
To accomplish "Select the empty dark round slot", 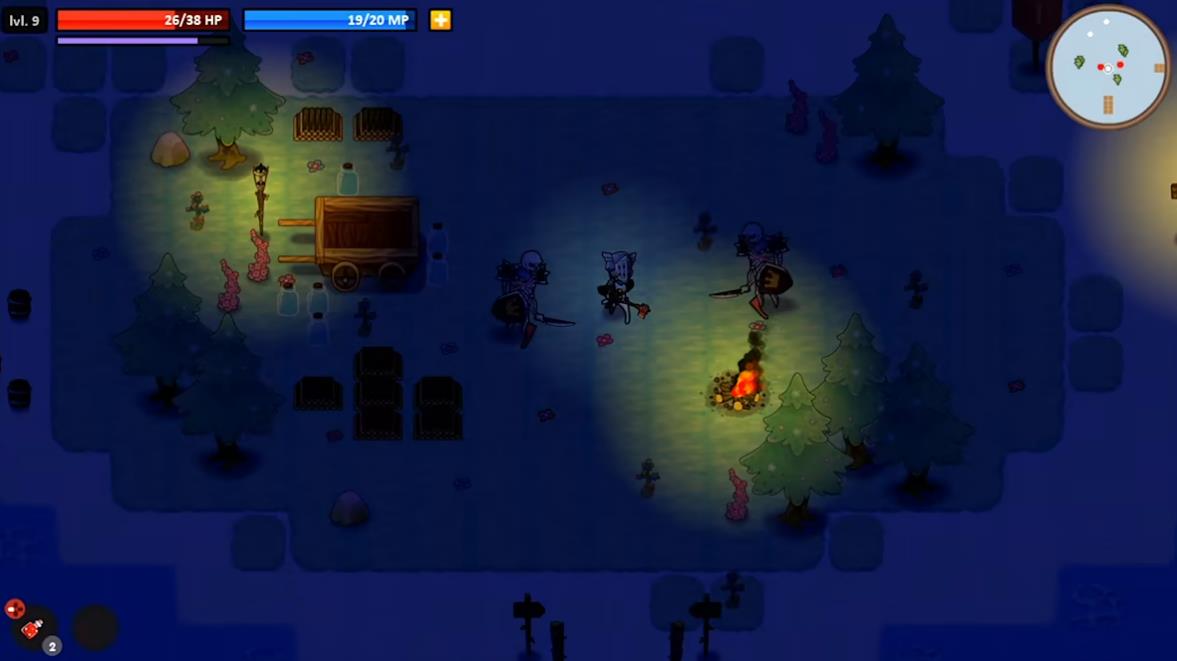I will [x=95, y=628].
